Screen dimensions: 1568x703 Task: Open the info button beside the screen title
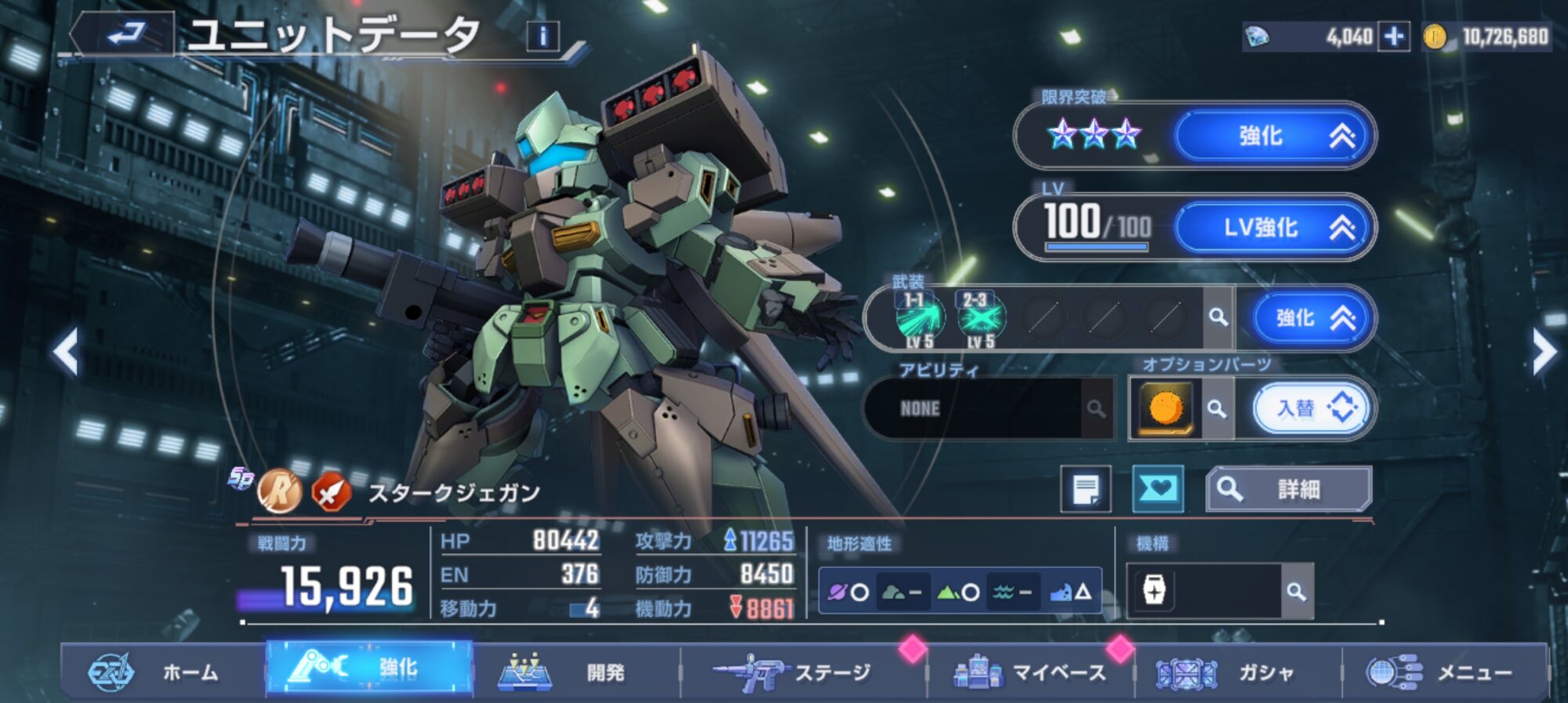tap(543, 36)
